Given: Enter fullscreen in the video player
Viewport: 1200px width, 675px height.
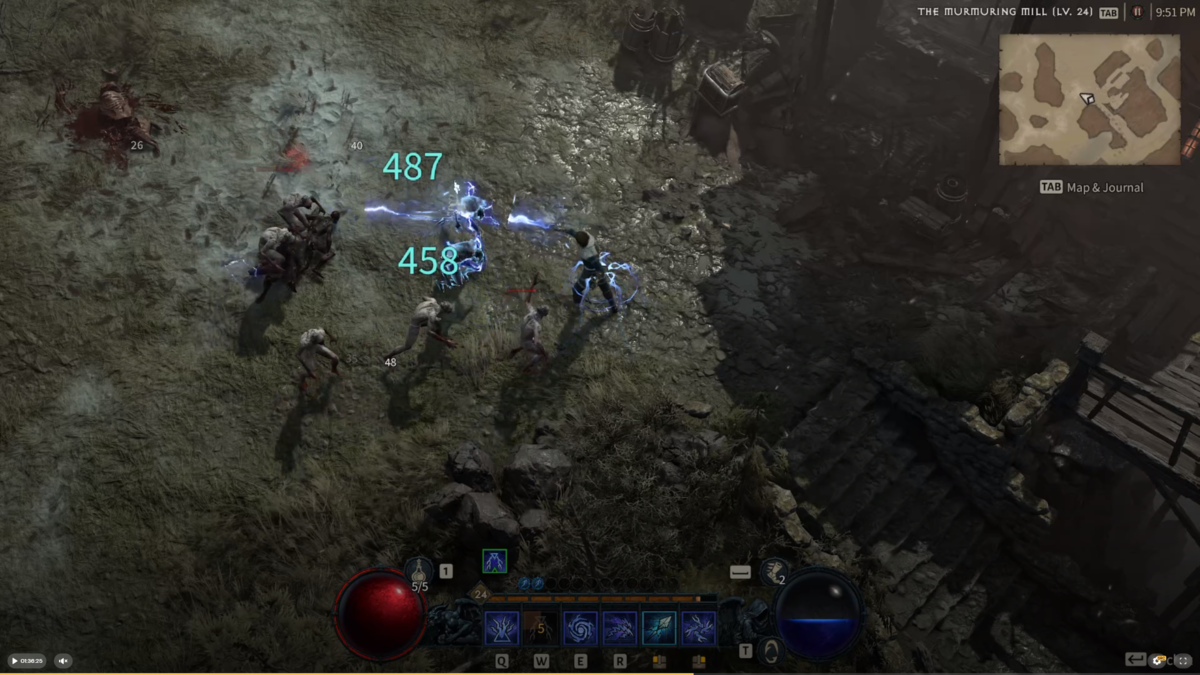Looking at the screenshot, I should (x=1184, y=660).
